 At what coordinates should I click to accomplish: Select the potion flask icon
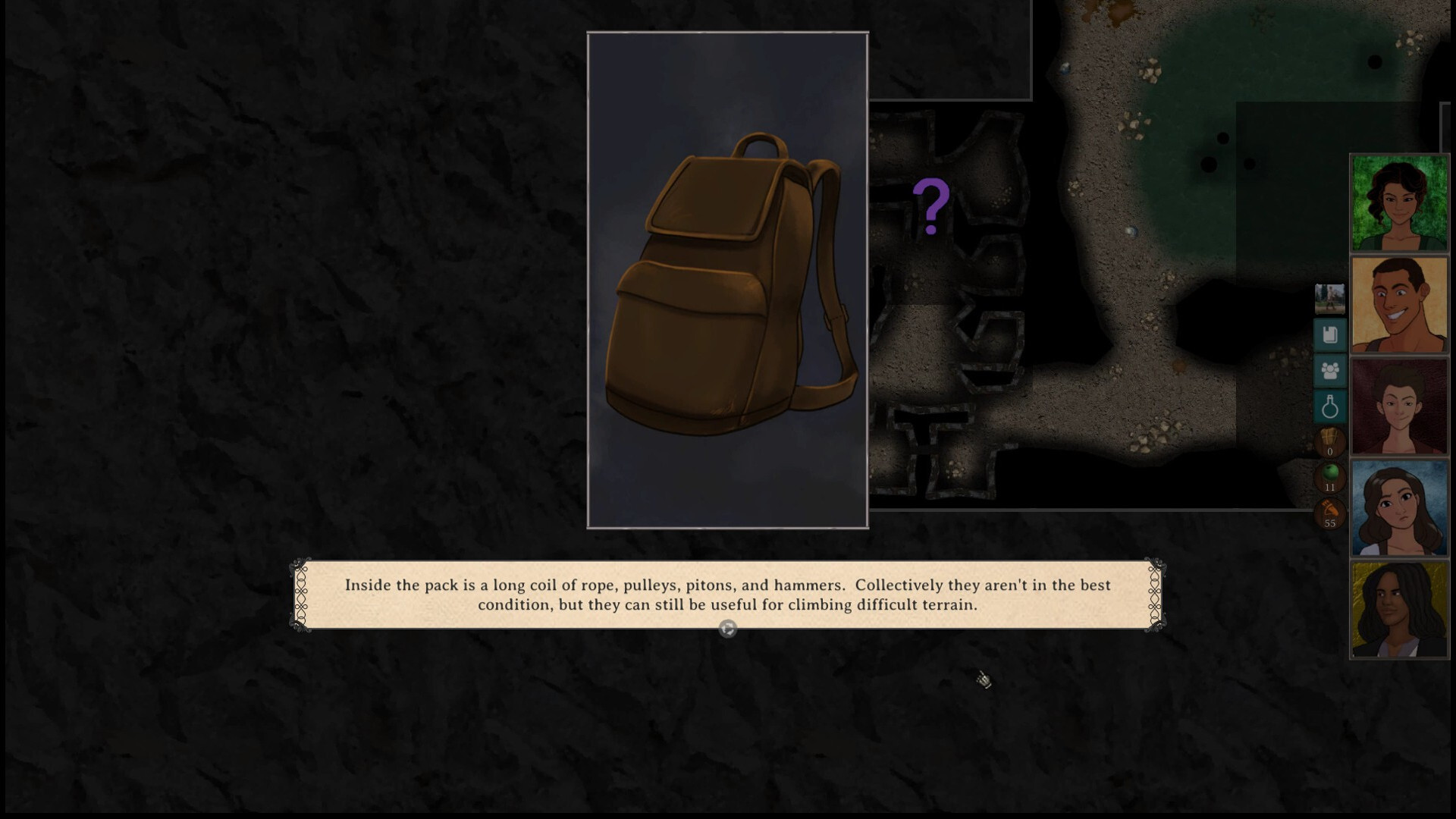1329,405
